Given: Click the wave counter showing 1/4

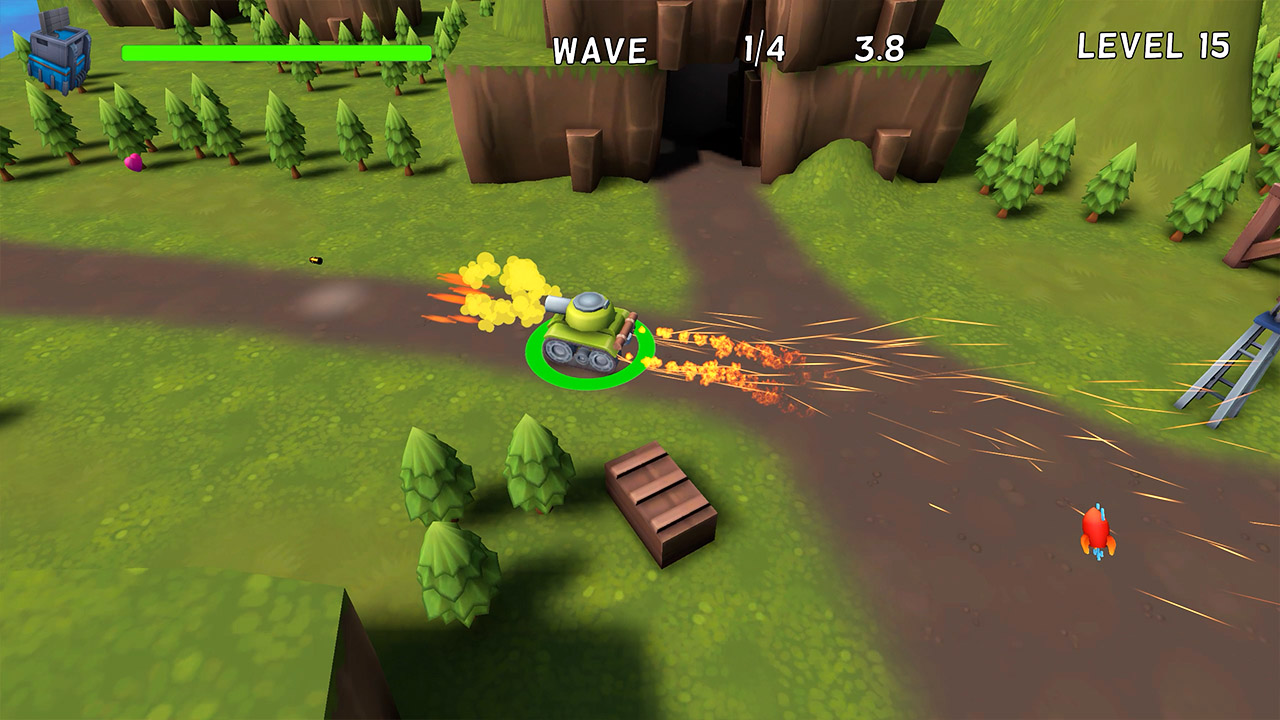Looking at the screenshot, I should (762, 45).
